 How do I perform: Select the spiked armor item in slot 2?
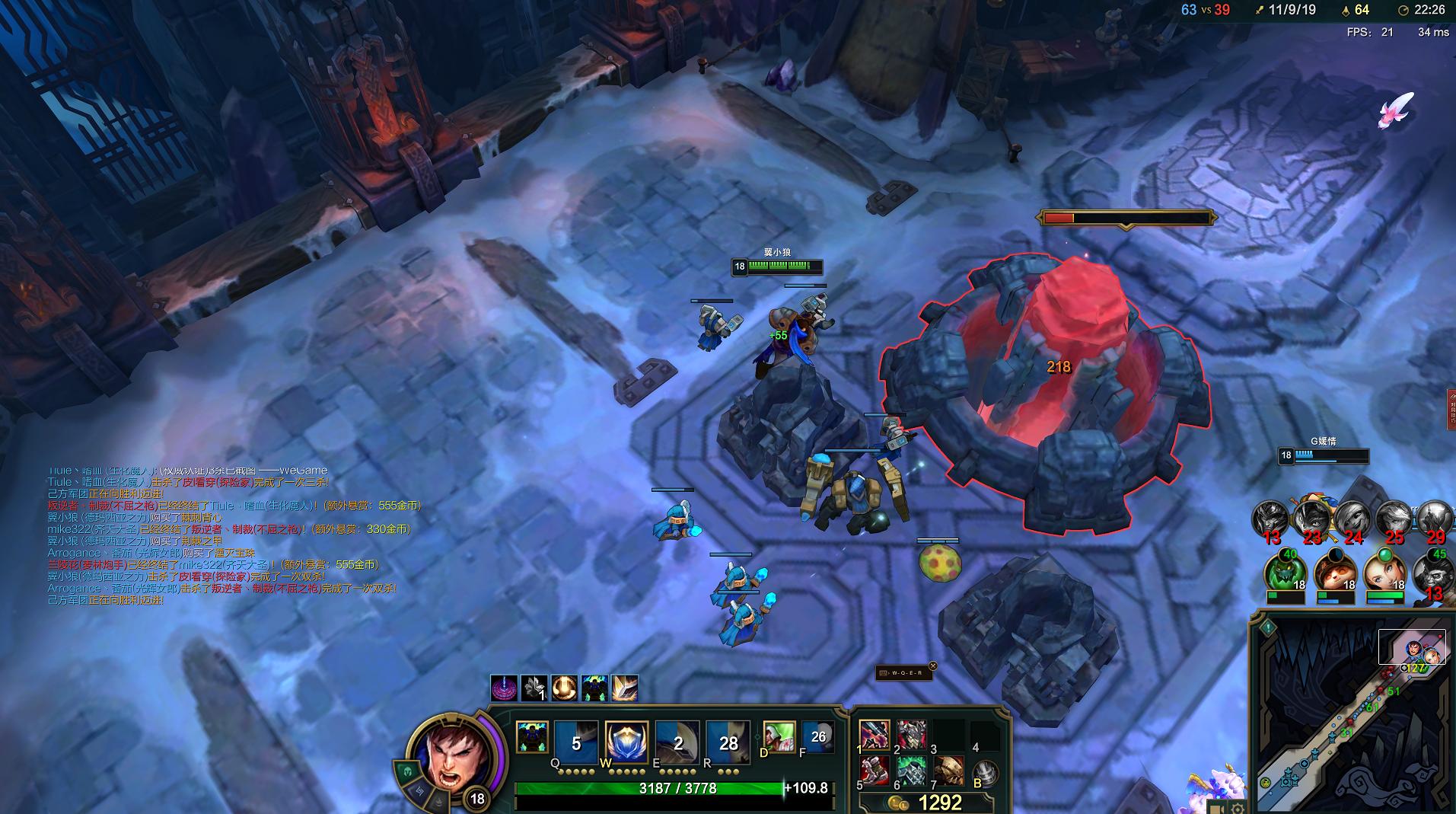911,736
